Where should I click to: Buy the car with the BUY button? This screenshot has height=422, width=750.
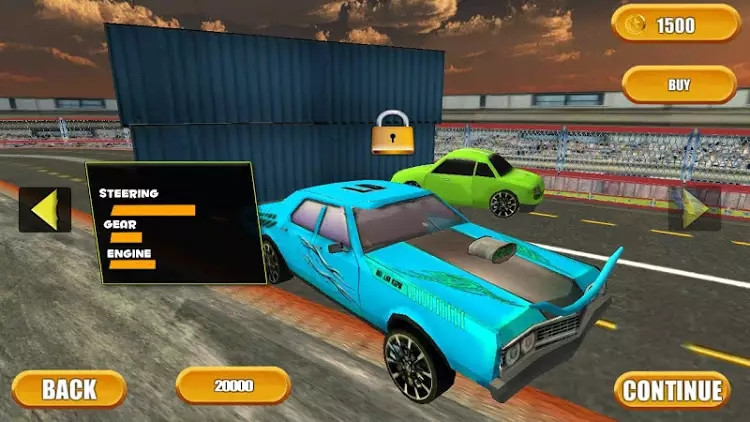click(x=679, y=85)
